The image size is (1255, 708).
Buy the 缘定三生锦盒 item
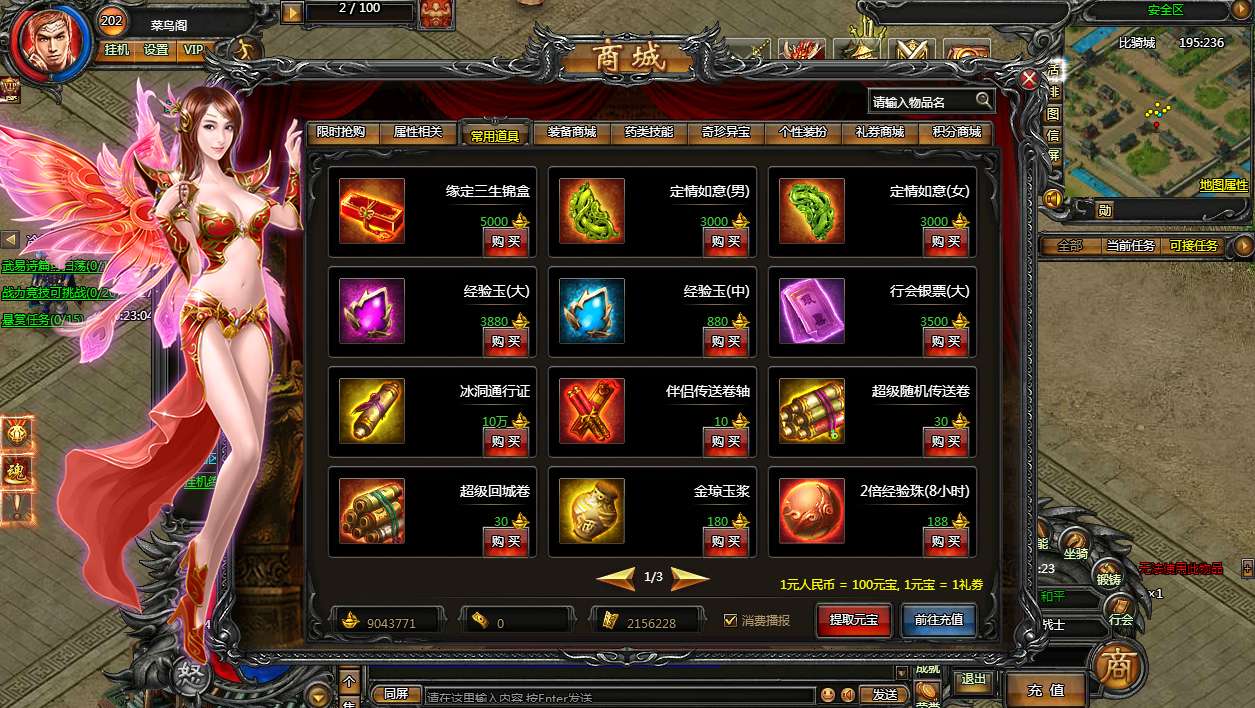pos(506,242)
